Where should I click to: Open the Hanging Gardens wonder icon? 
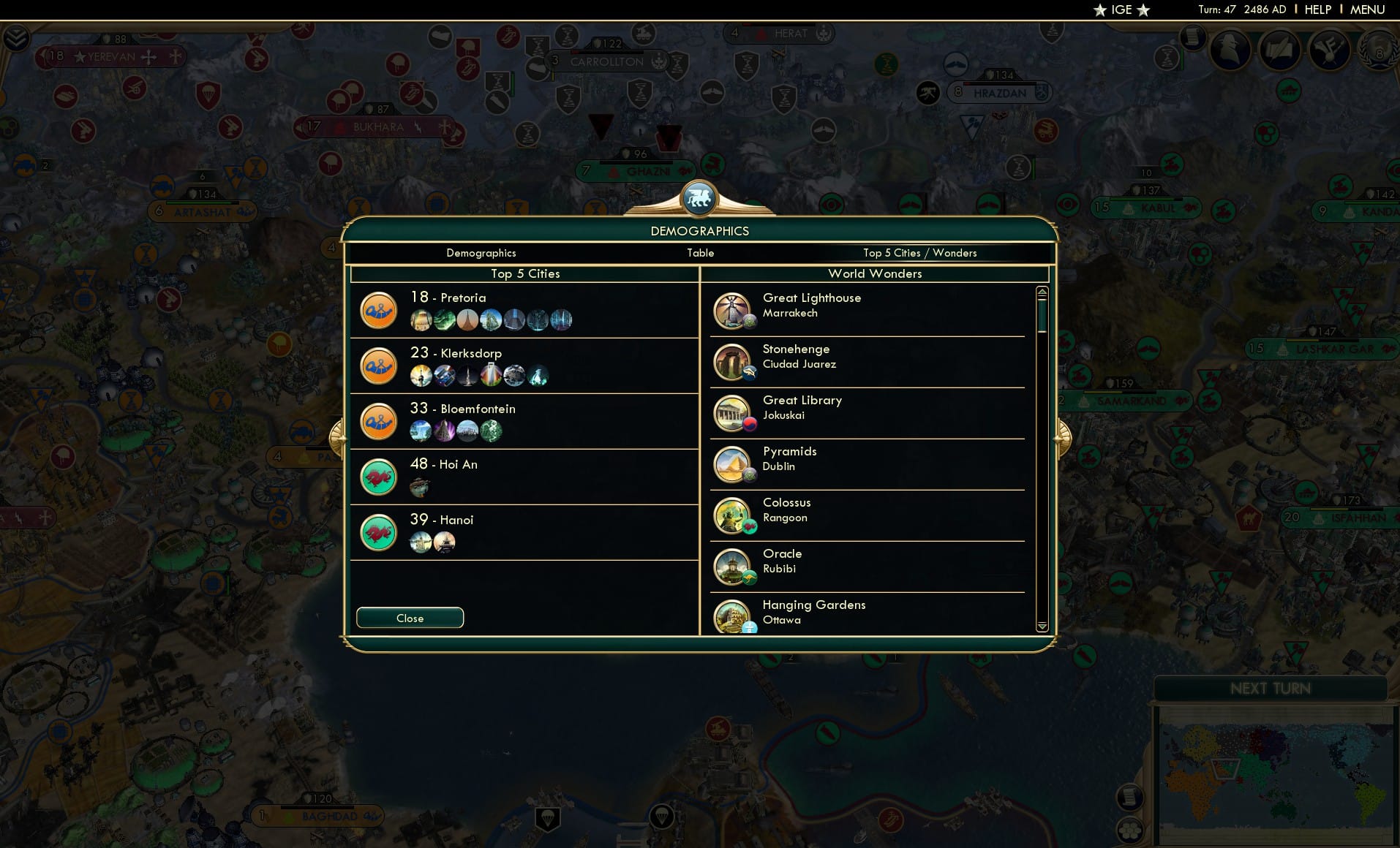coord(734,616)
